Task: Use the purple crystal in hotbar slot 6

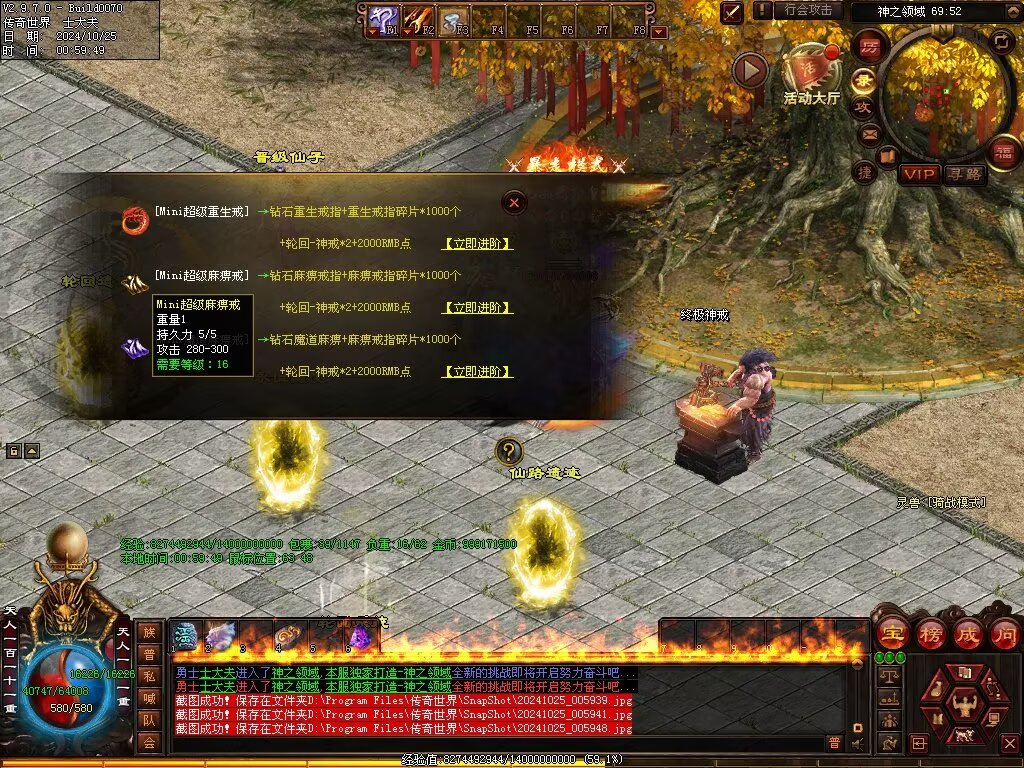Action: [x=359, y=634]
